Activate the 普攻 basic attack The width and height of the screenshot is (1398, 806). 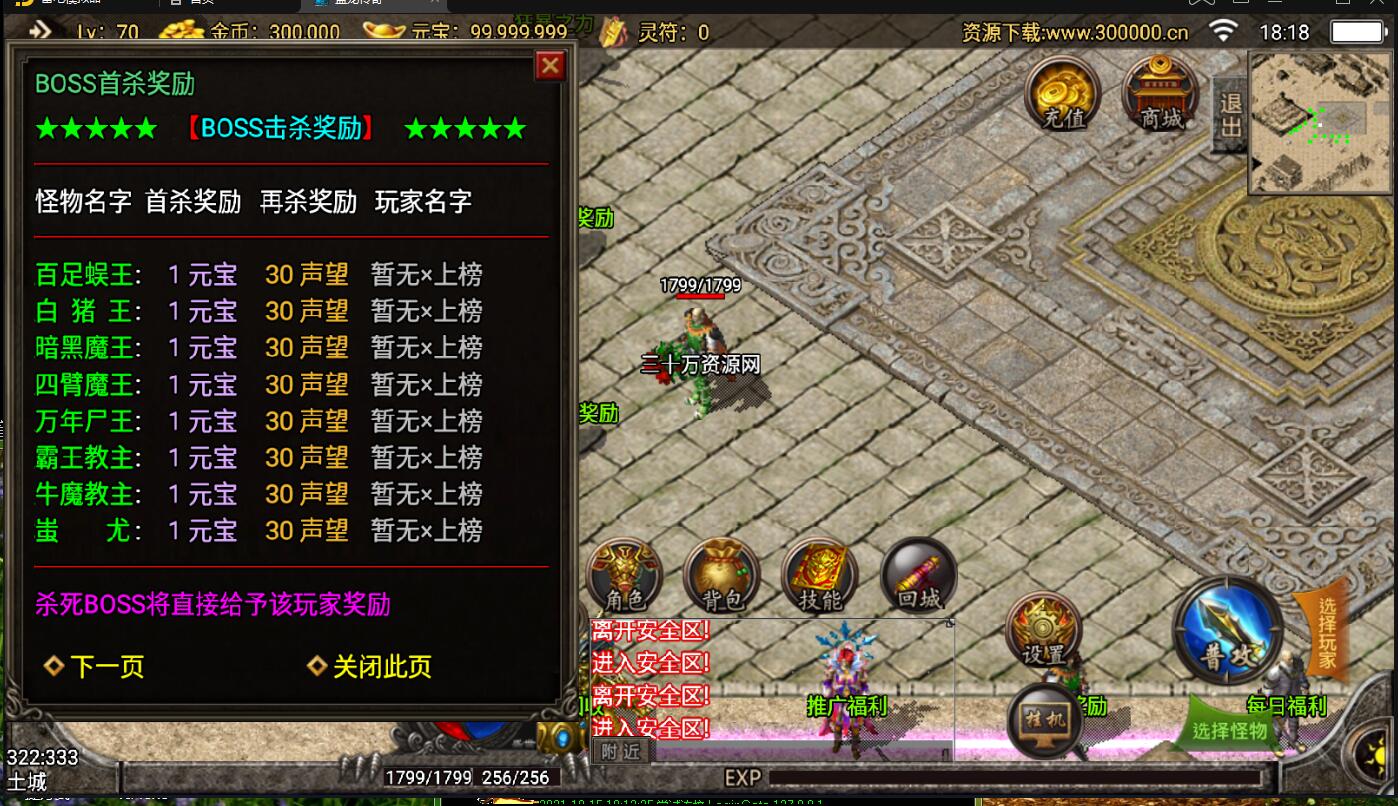pos(1227,632)
